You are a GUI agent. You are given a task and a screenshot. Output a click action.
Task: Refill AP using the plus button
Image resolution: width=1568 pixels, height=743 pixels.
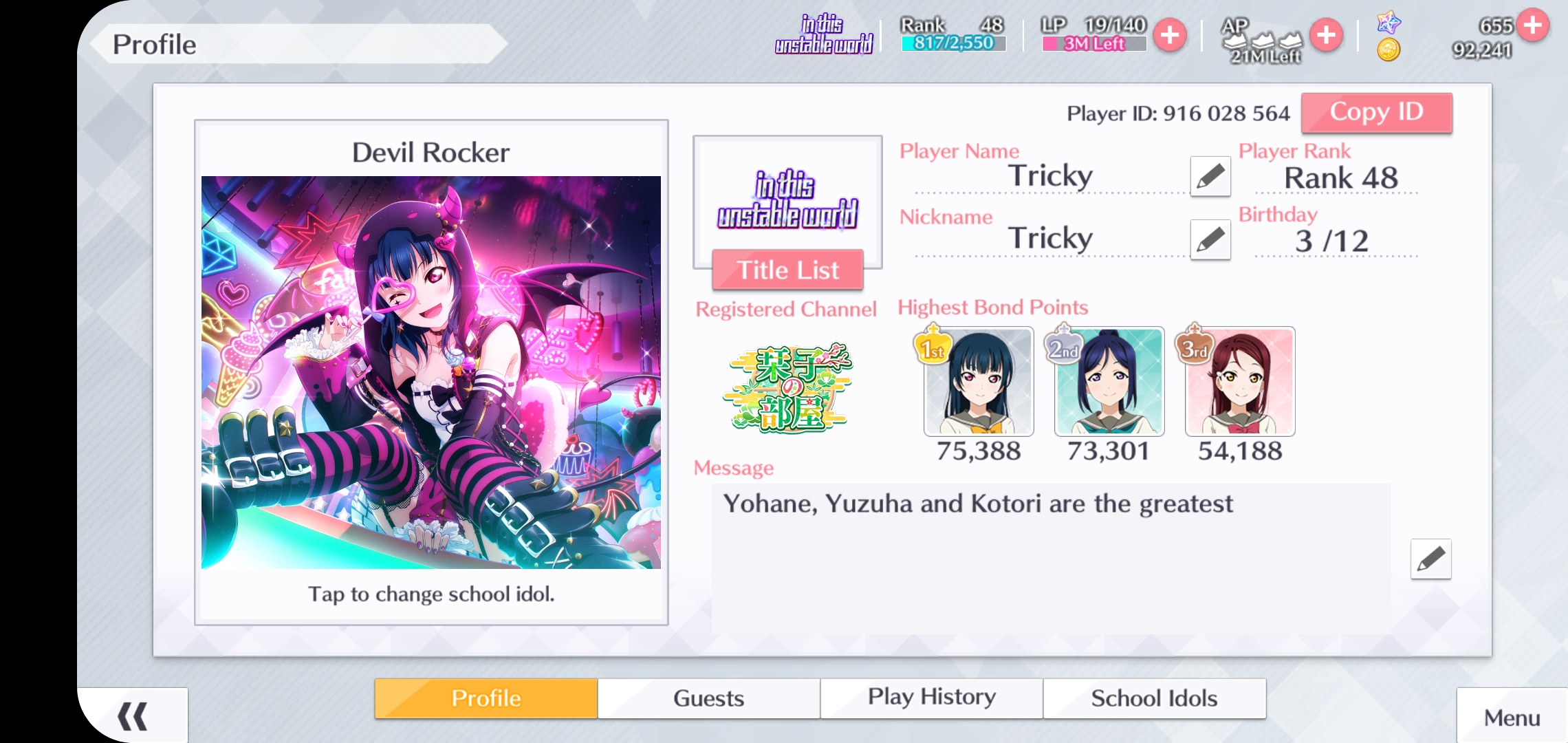tap(1326, 35)
